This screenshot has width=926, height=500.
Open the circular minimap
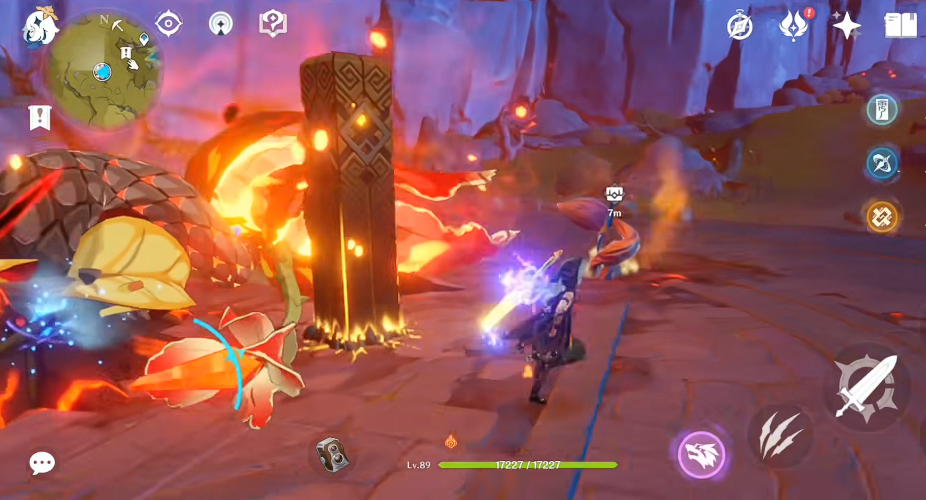[103, 68]
